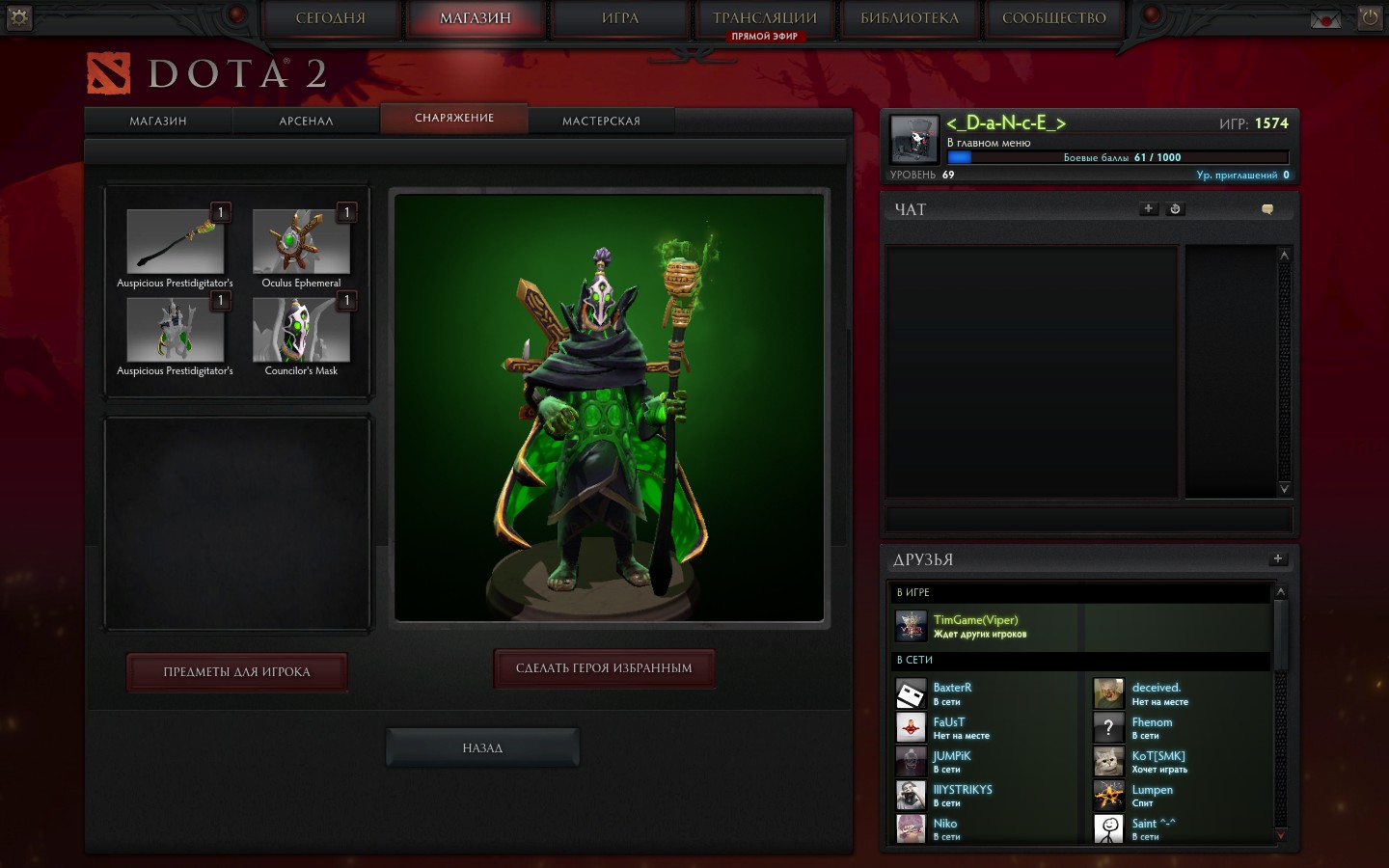Select the Councilor's Mask item
The height and width of the screenshot is (868, 1389).
point(301,330)
